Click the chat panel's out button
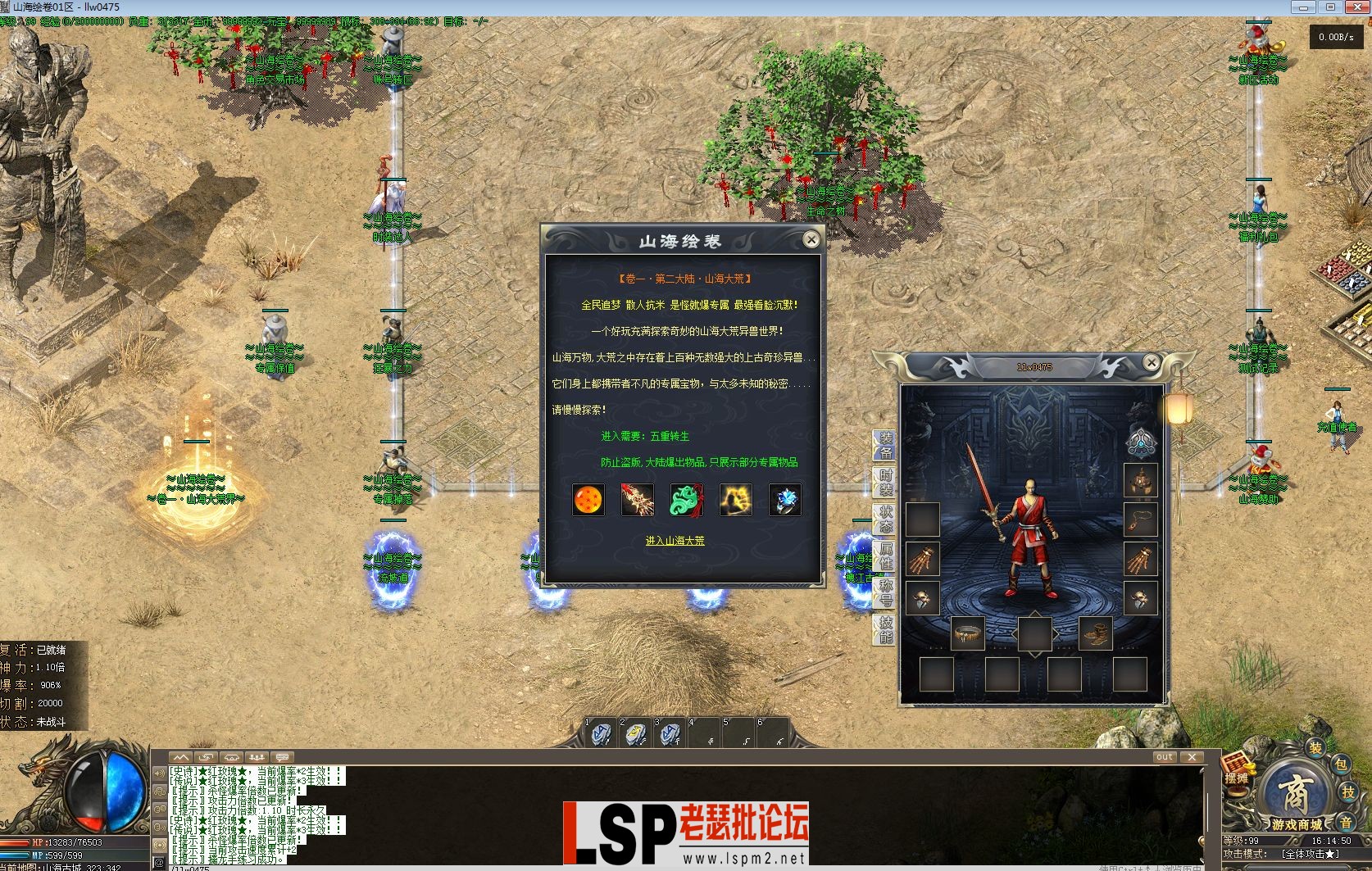 1165,757
